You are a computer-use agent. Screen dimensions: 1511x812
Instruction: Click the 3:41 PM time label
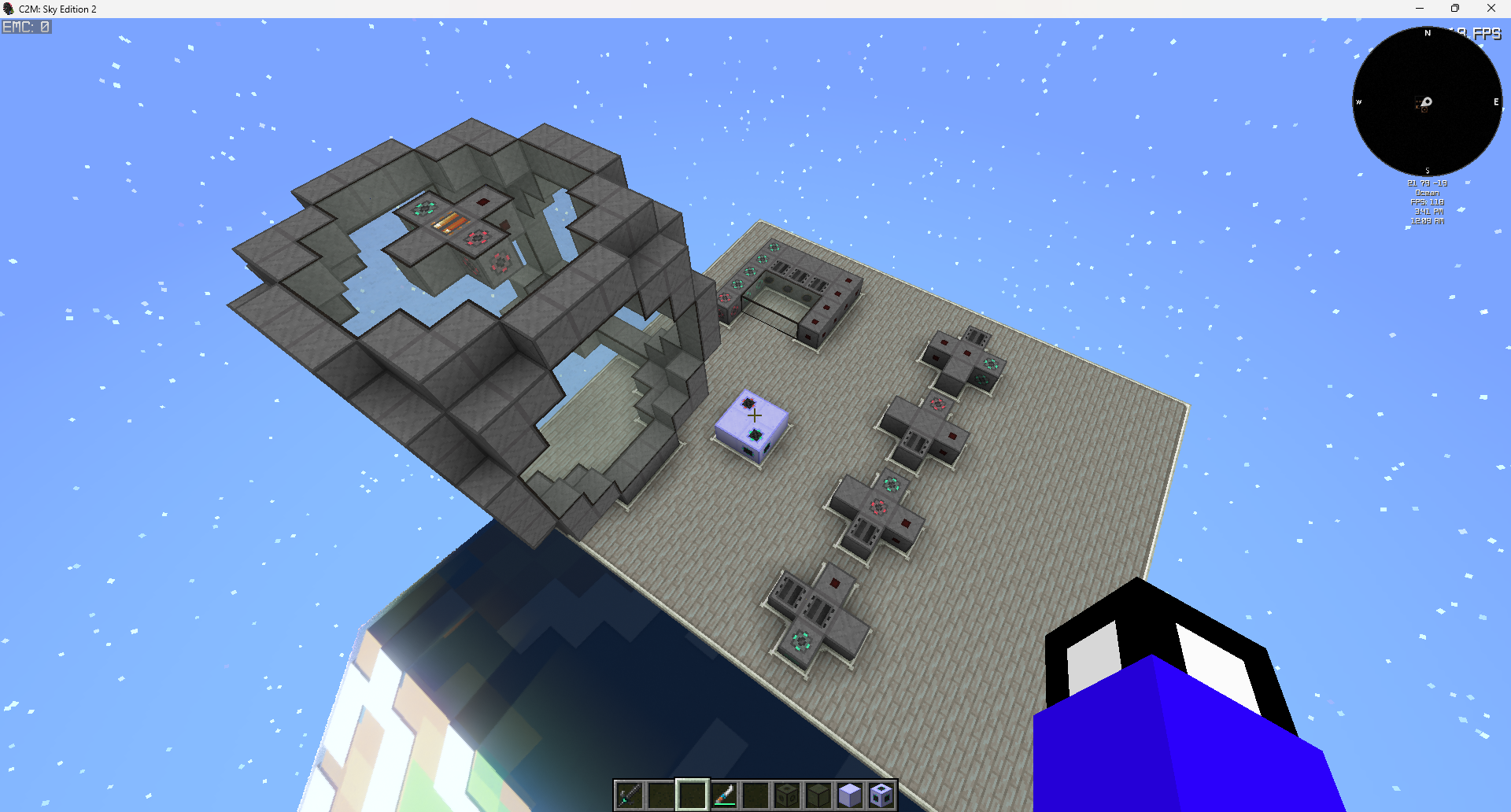tap(1428, 211)
